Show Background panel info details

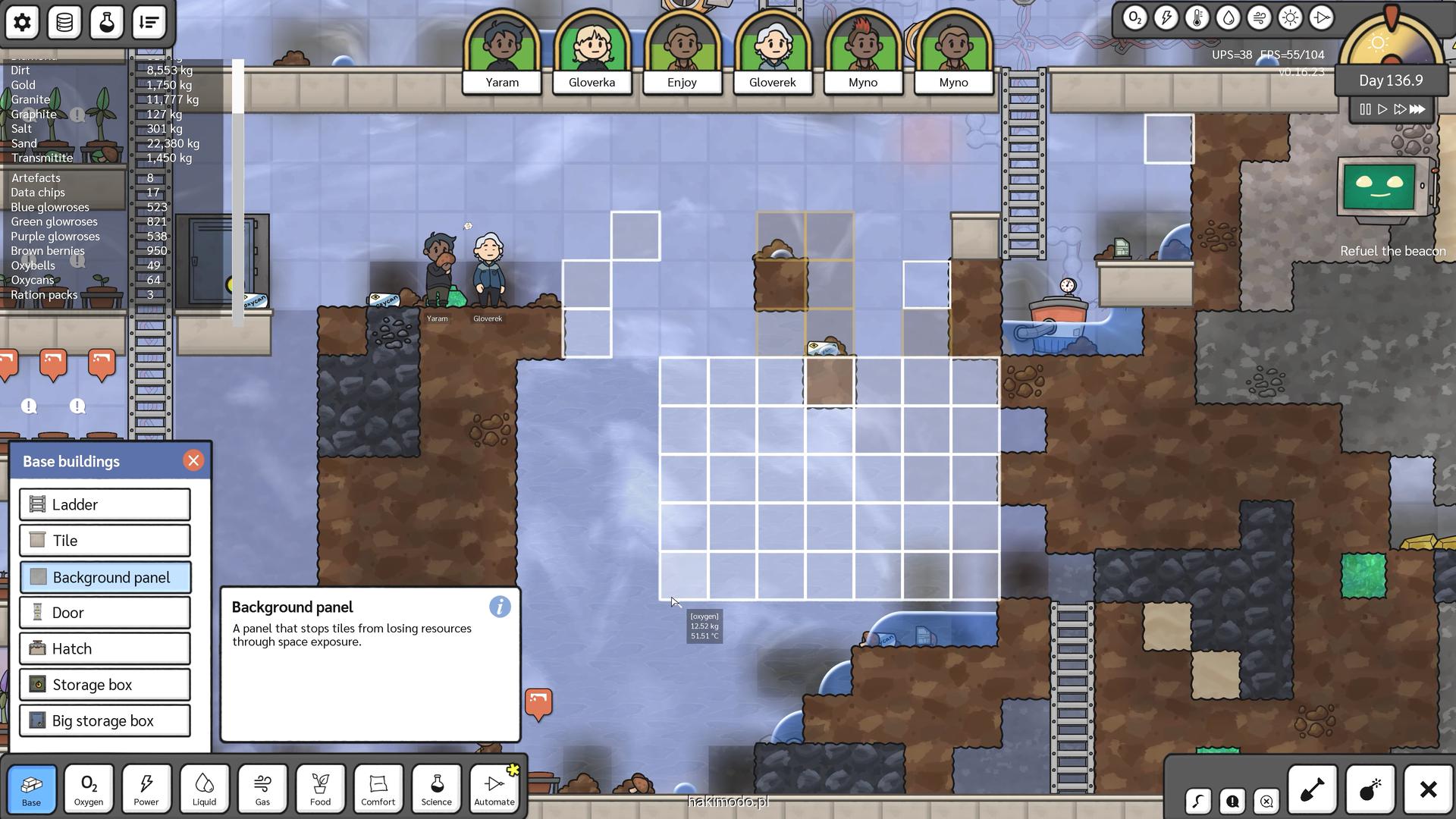tap(500, 607)
